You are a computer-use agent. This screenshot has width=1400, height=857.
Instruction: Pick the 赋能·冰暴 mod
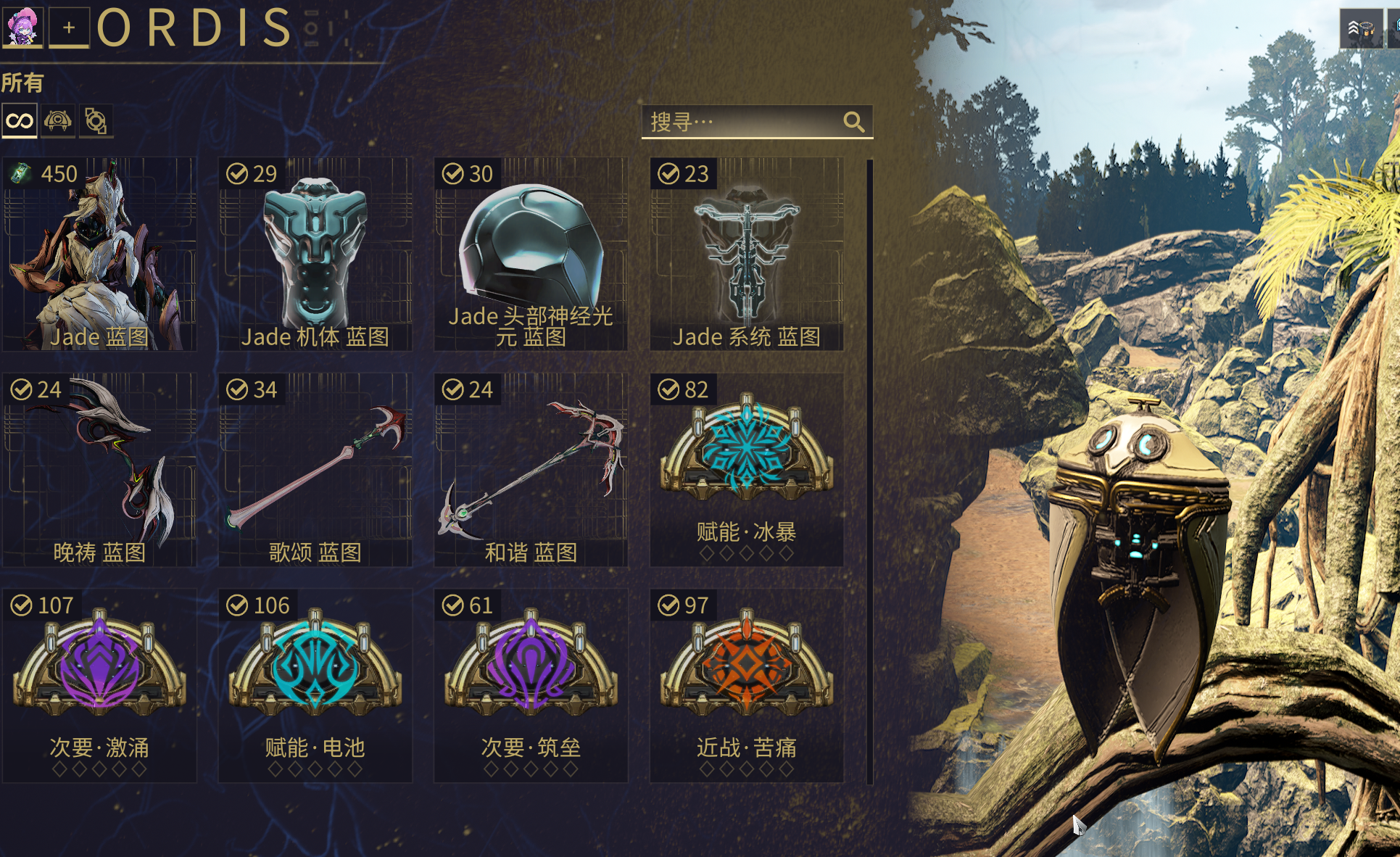(x=747, y=470)
